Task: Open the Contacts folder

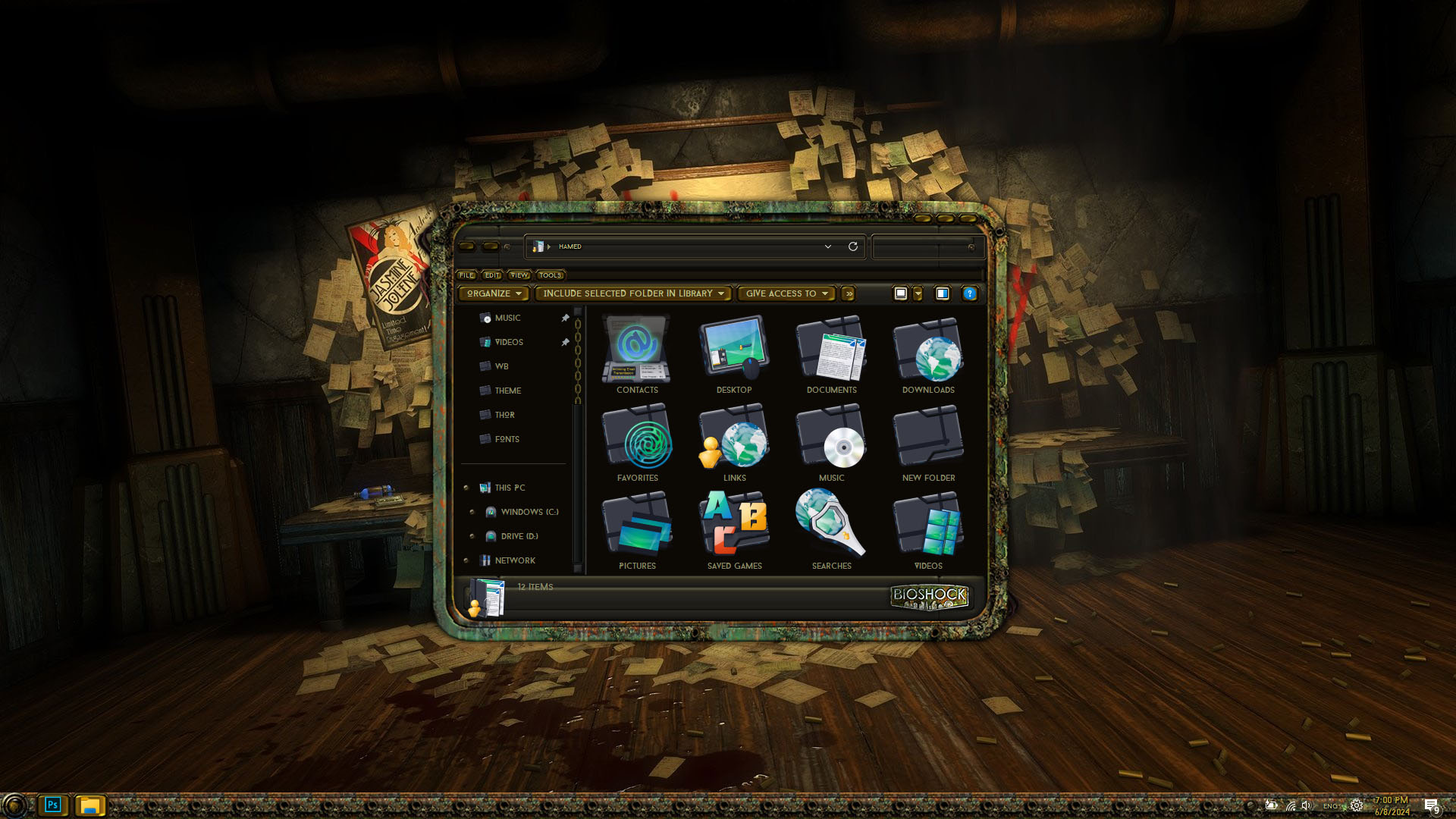Action: 637,353
